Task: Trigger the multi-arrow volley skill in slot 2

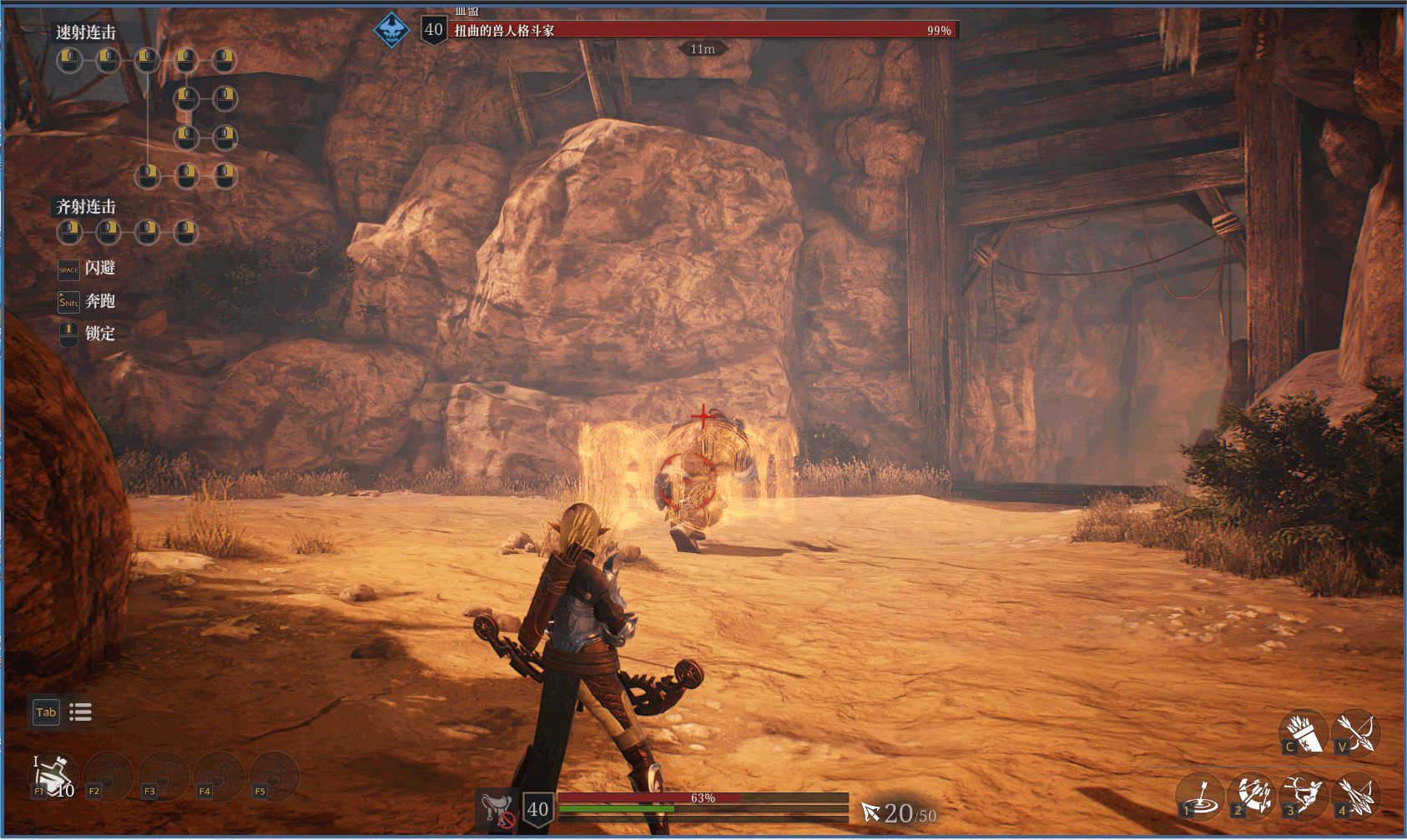Action: point(1253,796)
